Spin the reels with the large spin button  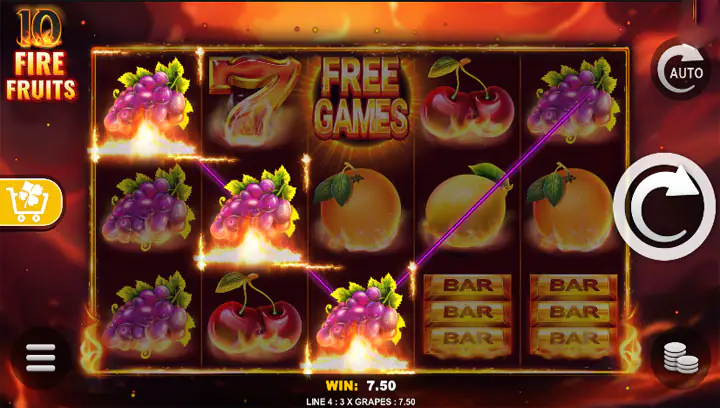[x=664, y=207]
